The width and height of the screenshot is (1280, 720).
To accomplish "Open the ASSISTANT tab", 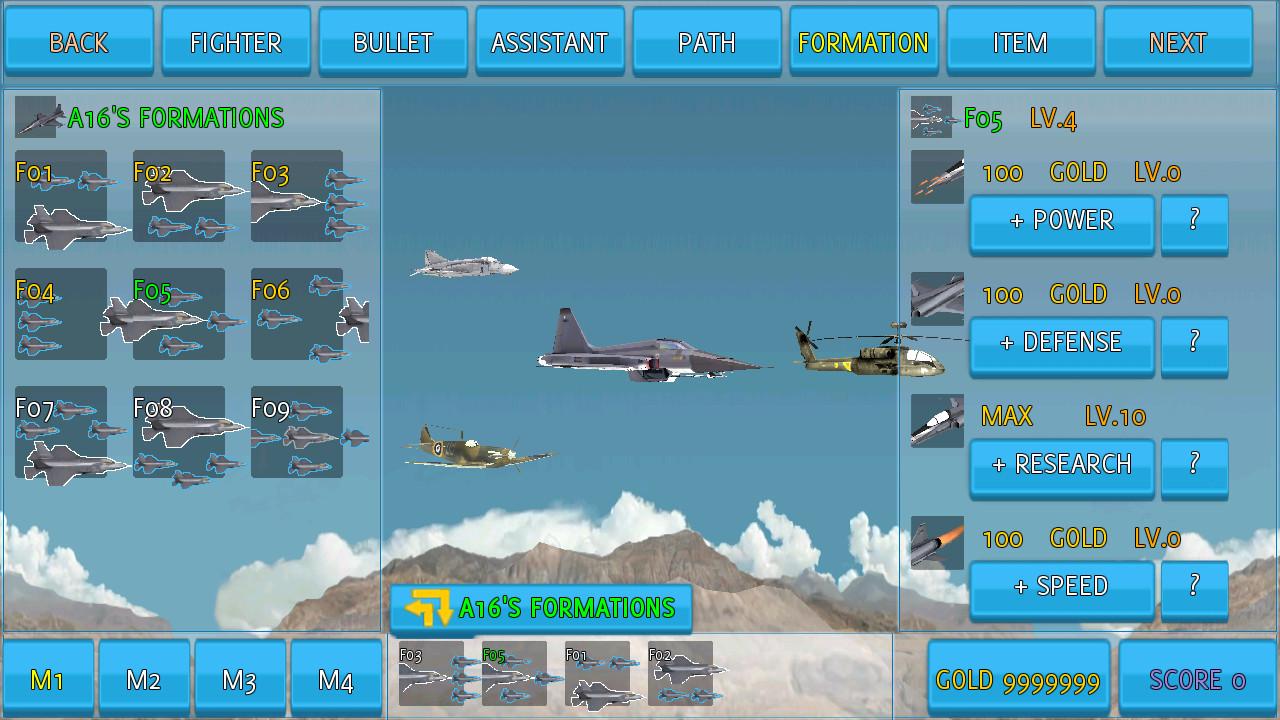I will coord(549,42).
